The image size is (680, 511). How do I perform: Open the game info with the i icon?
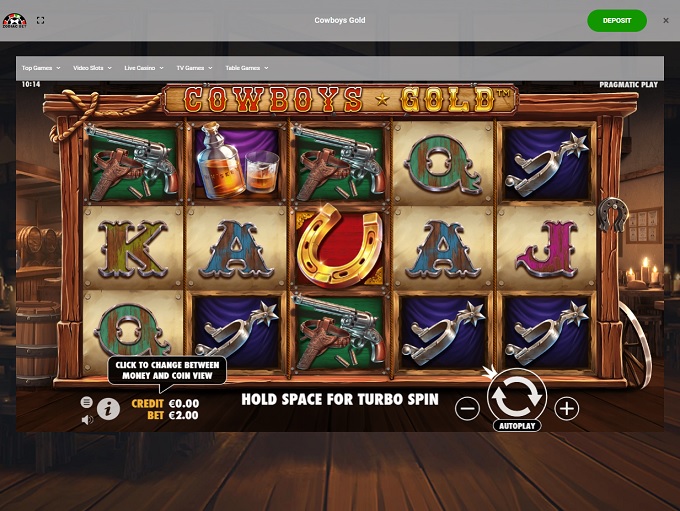[x=108, y=409]
